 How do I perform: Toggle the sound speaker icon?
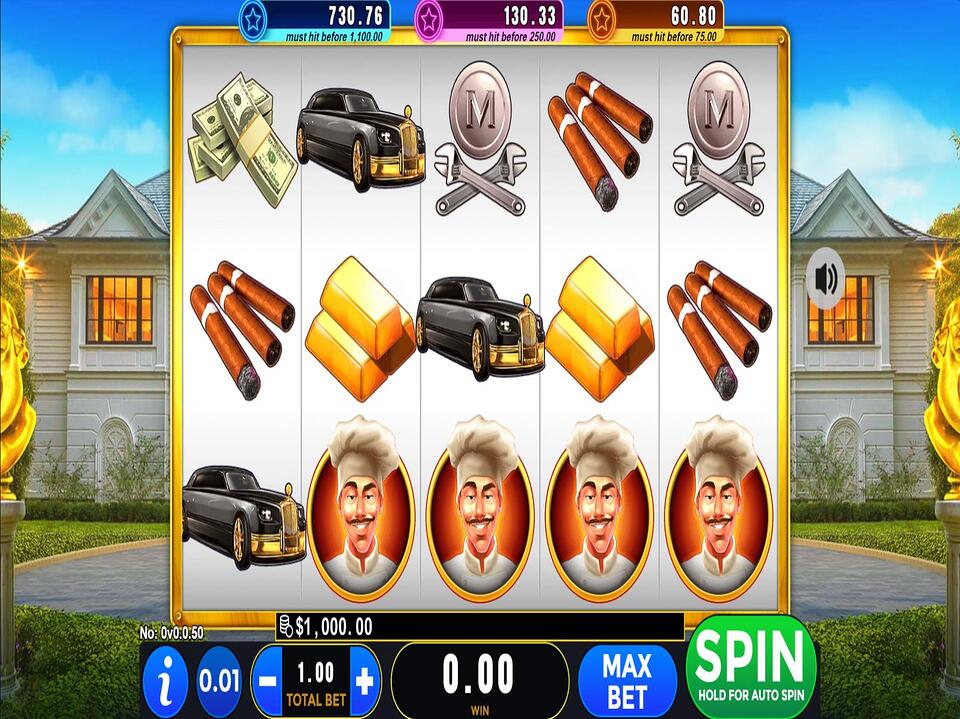(x=827, y=279)
